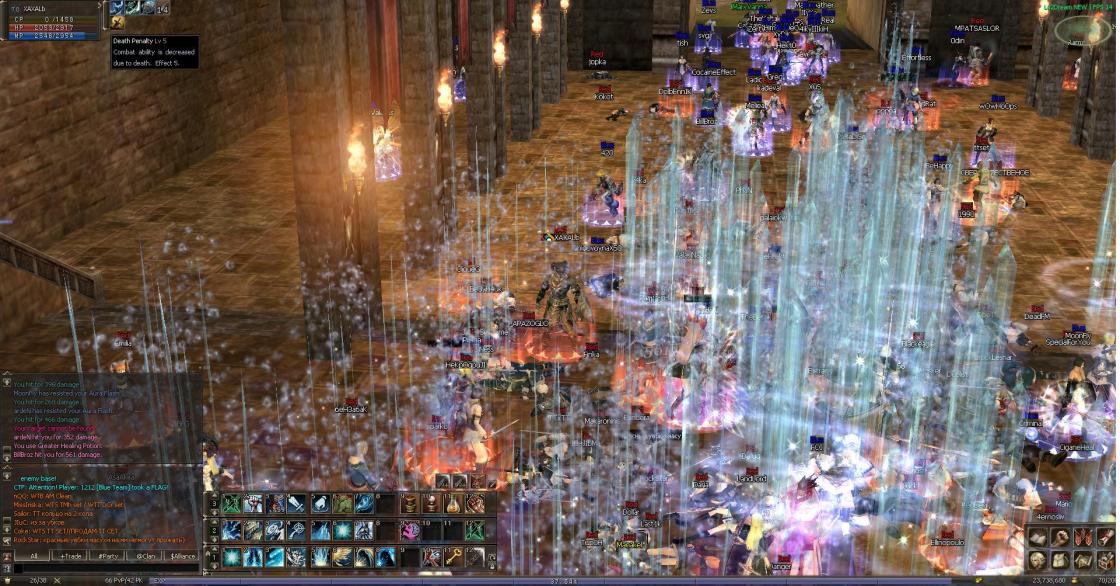1120x586 pixels.
Task: Use the orange potion flask on hotbar
Action: pos(452,504)
